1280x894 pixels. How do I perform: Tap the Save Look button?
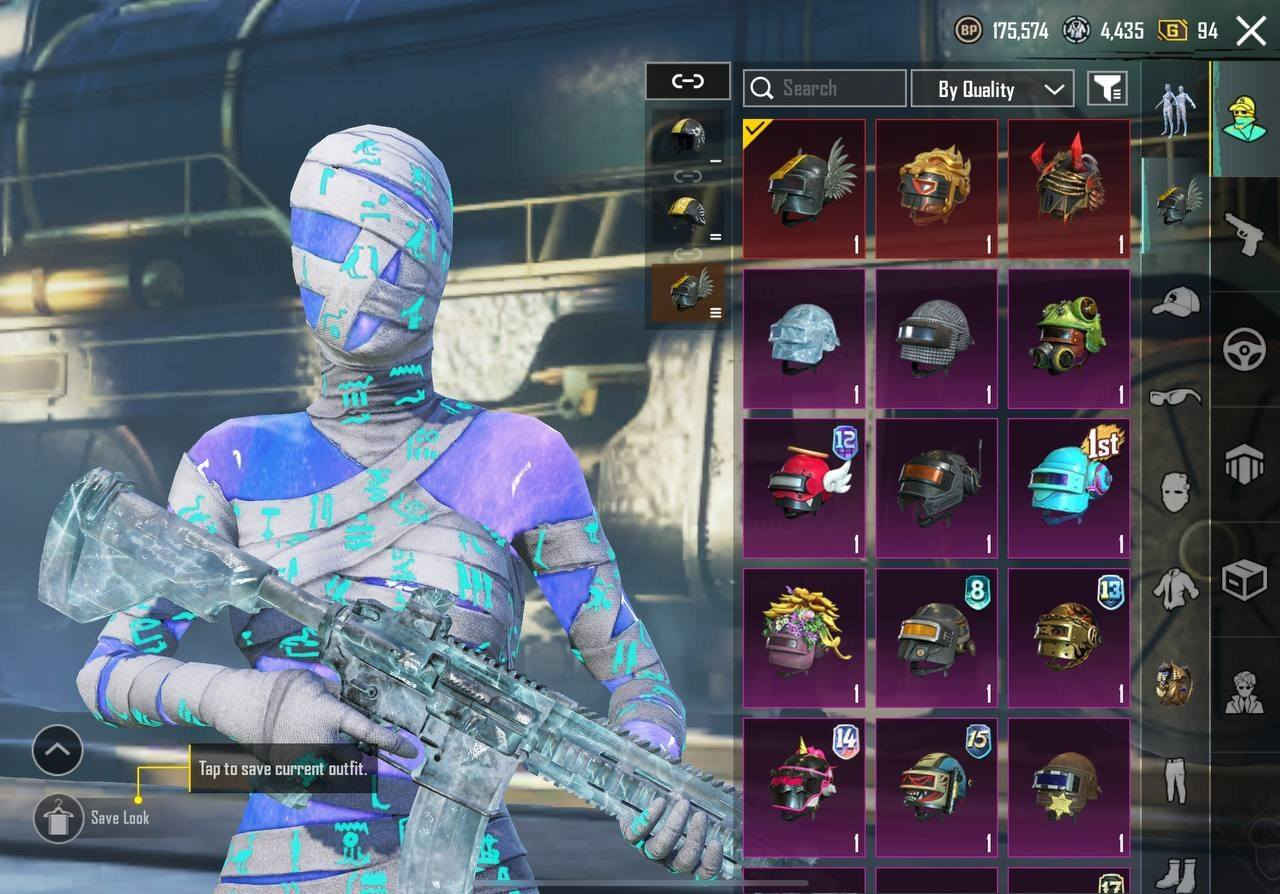click(x=59, y=818)
